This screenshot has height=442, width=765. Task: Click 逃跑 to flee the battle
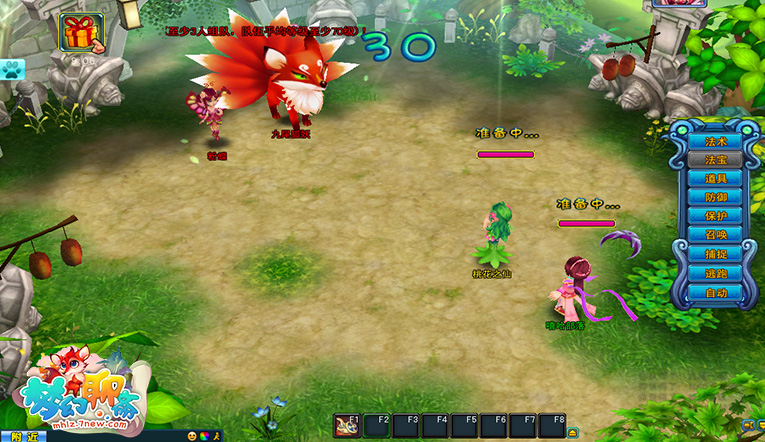click(715, 274)
